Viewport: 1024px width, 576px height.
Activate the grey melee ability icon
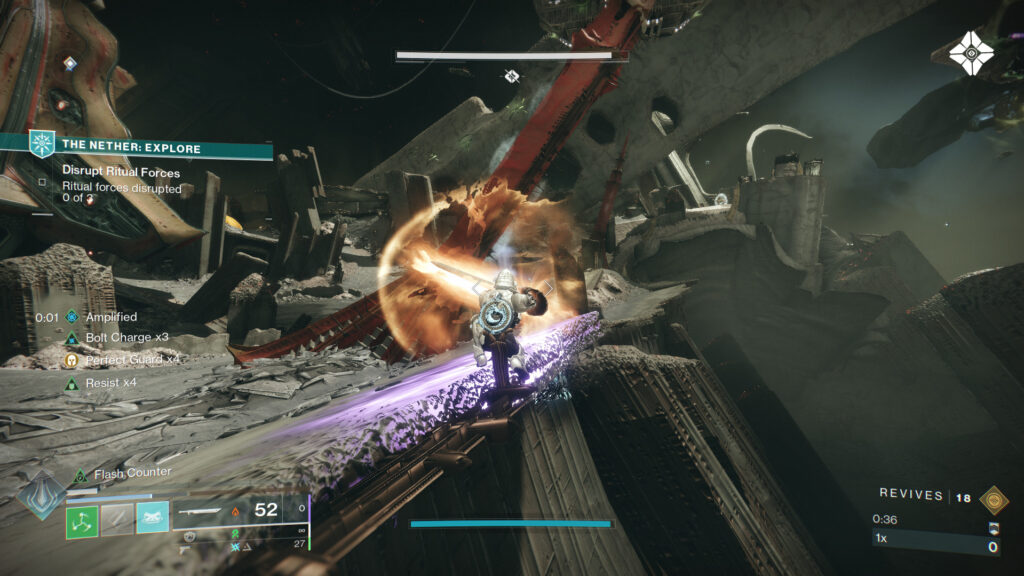coord(117,518)
